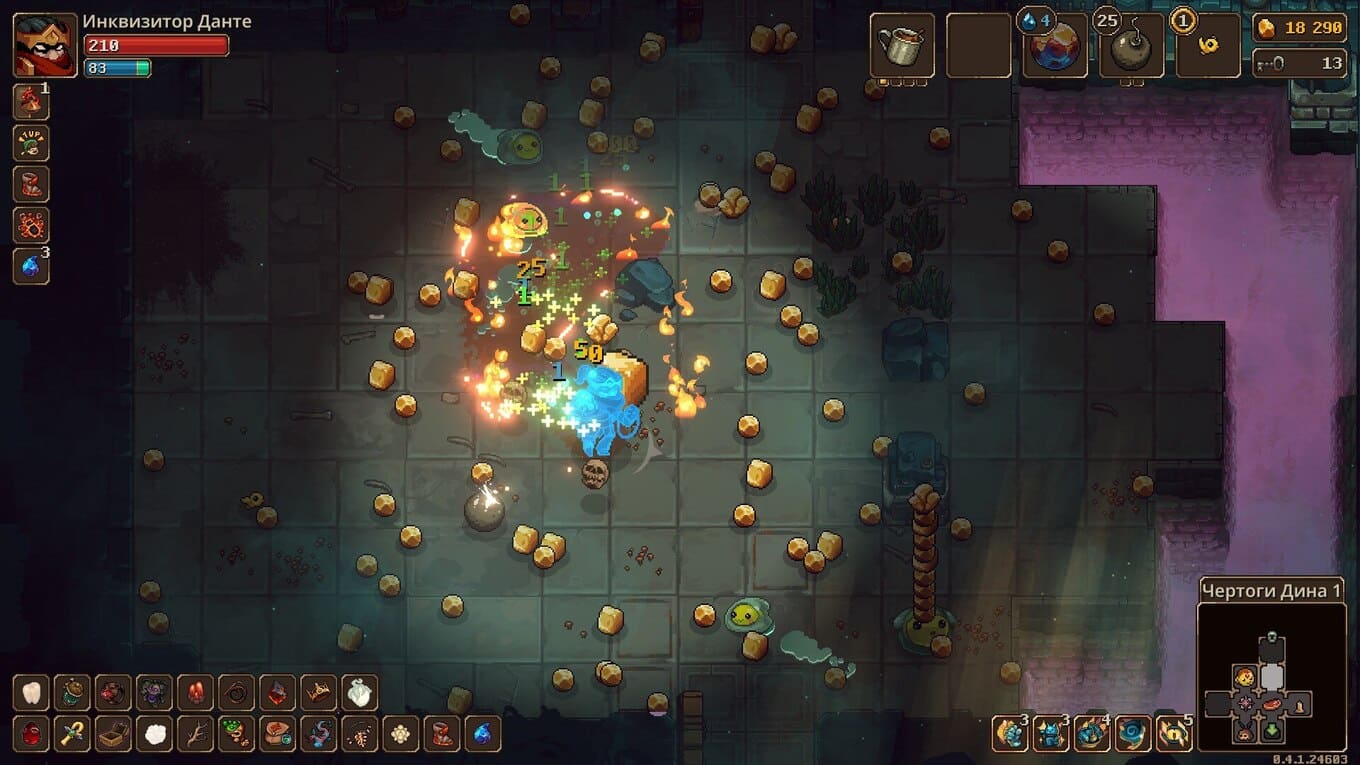Select the meat room marker on minimap
The width and height of the screenshot is (1360, 765).
pos(1271,704)
